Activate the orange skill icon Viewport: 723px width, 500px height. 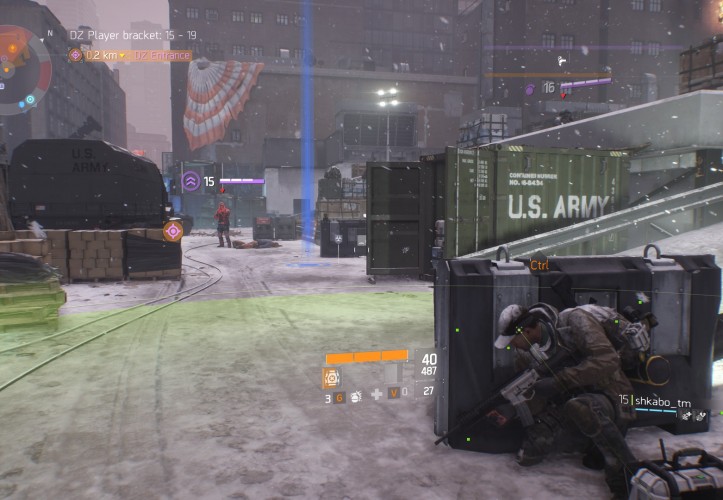[331, 378]
